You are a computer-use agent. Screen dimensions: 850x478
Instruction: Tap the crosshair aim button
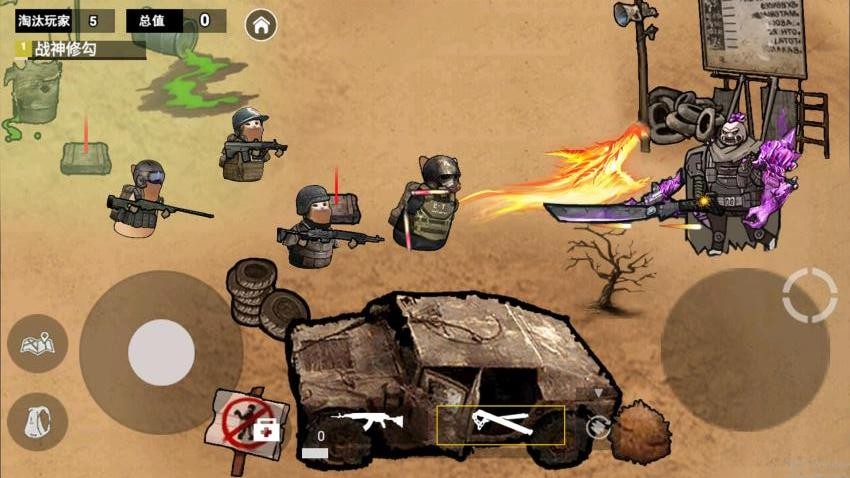tap(810, 294)
